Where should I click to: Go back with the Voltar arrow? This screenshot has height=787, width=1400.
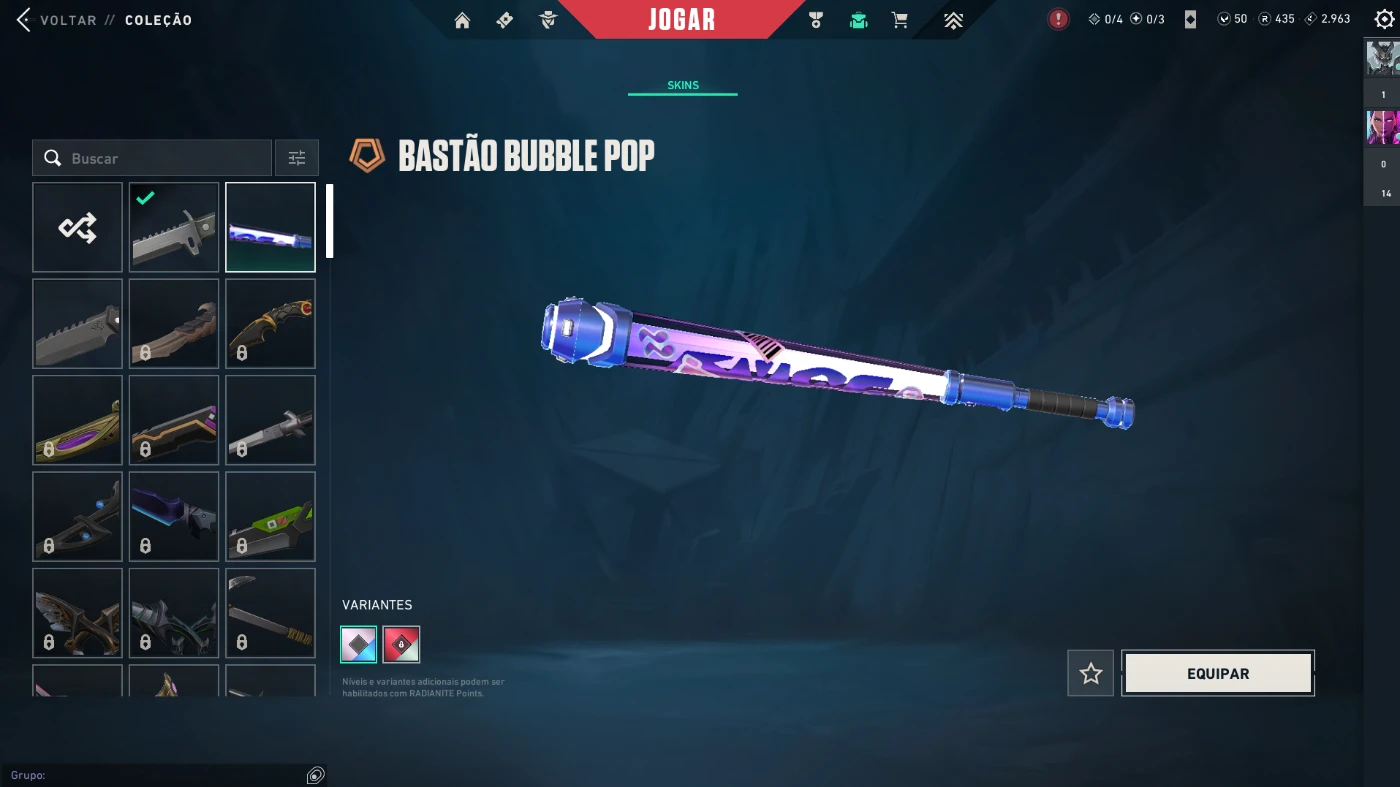(24, 20)
